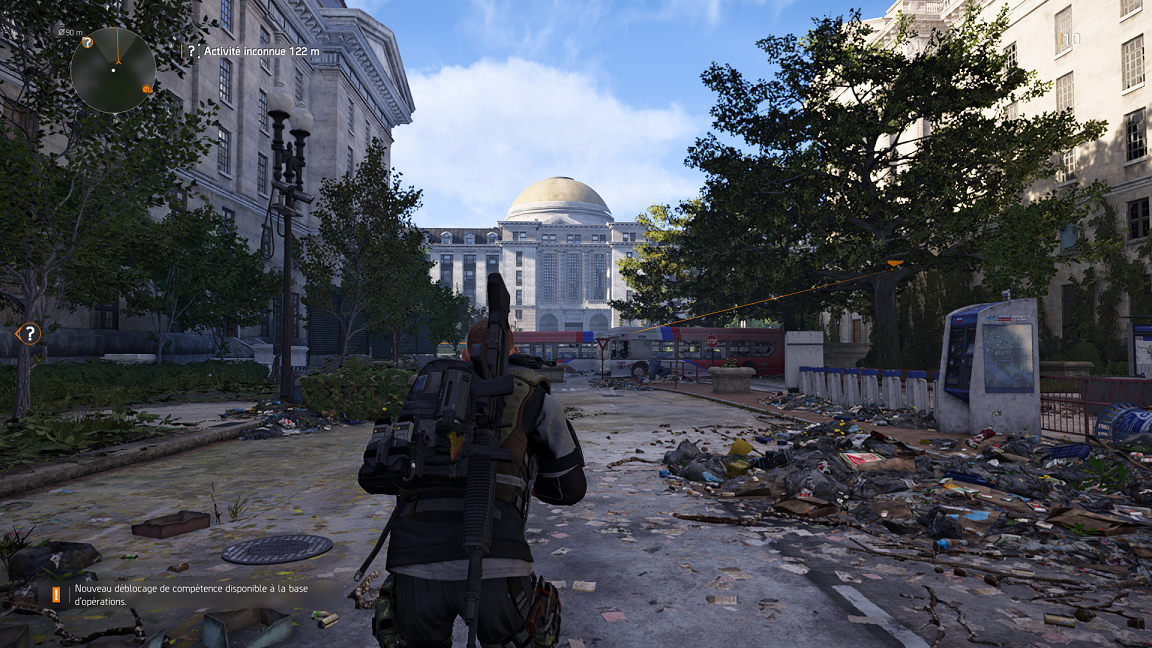Screen dimensions: 1152x648
Task: Select the question mark marker on the minimap
Action: point(87,42)
